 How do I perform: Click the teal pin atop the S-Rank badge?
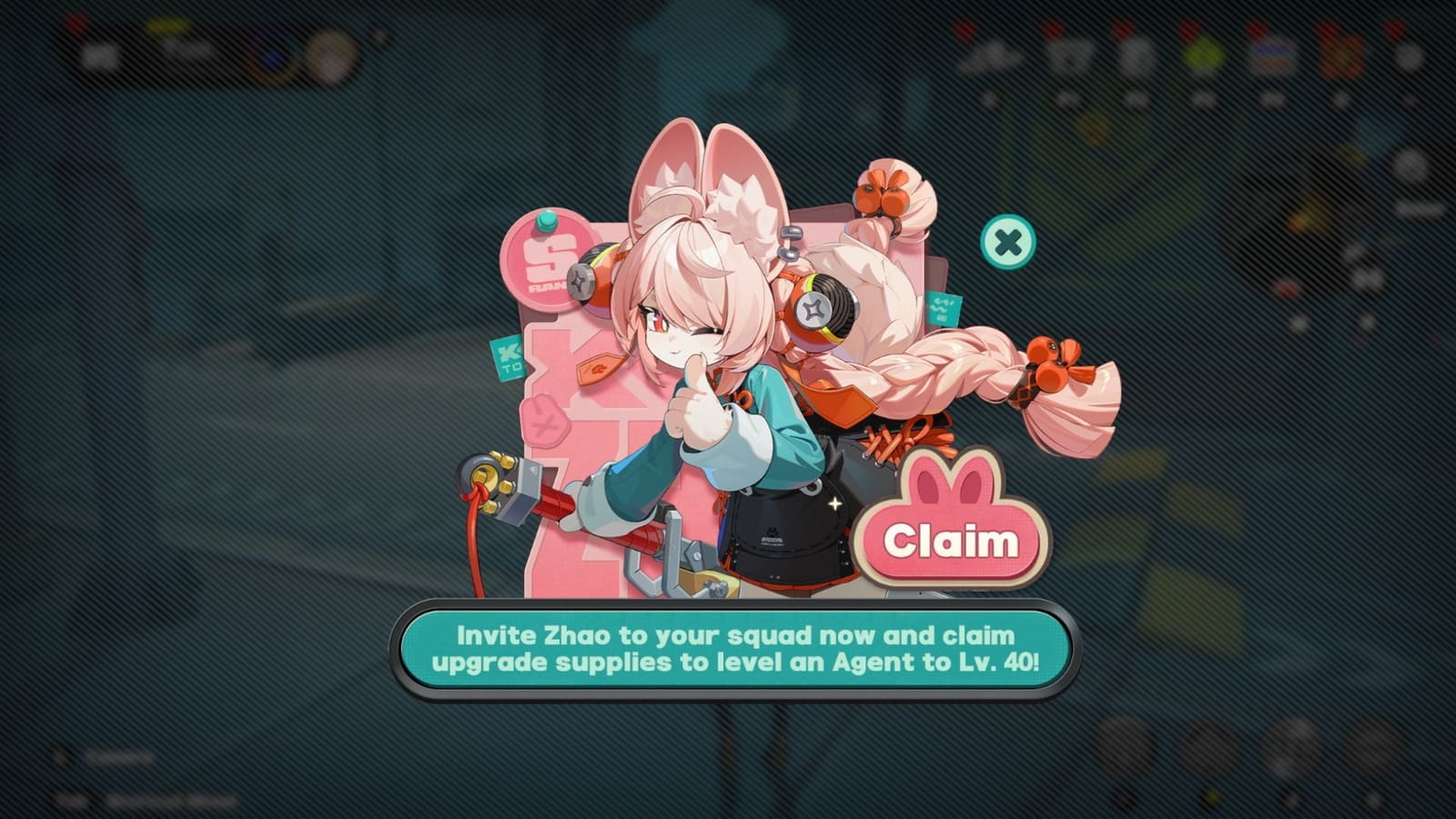coord(546,221)
